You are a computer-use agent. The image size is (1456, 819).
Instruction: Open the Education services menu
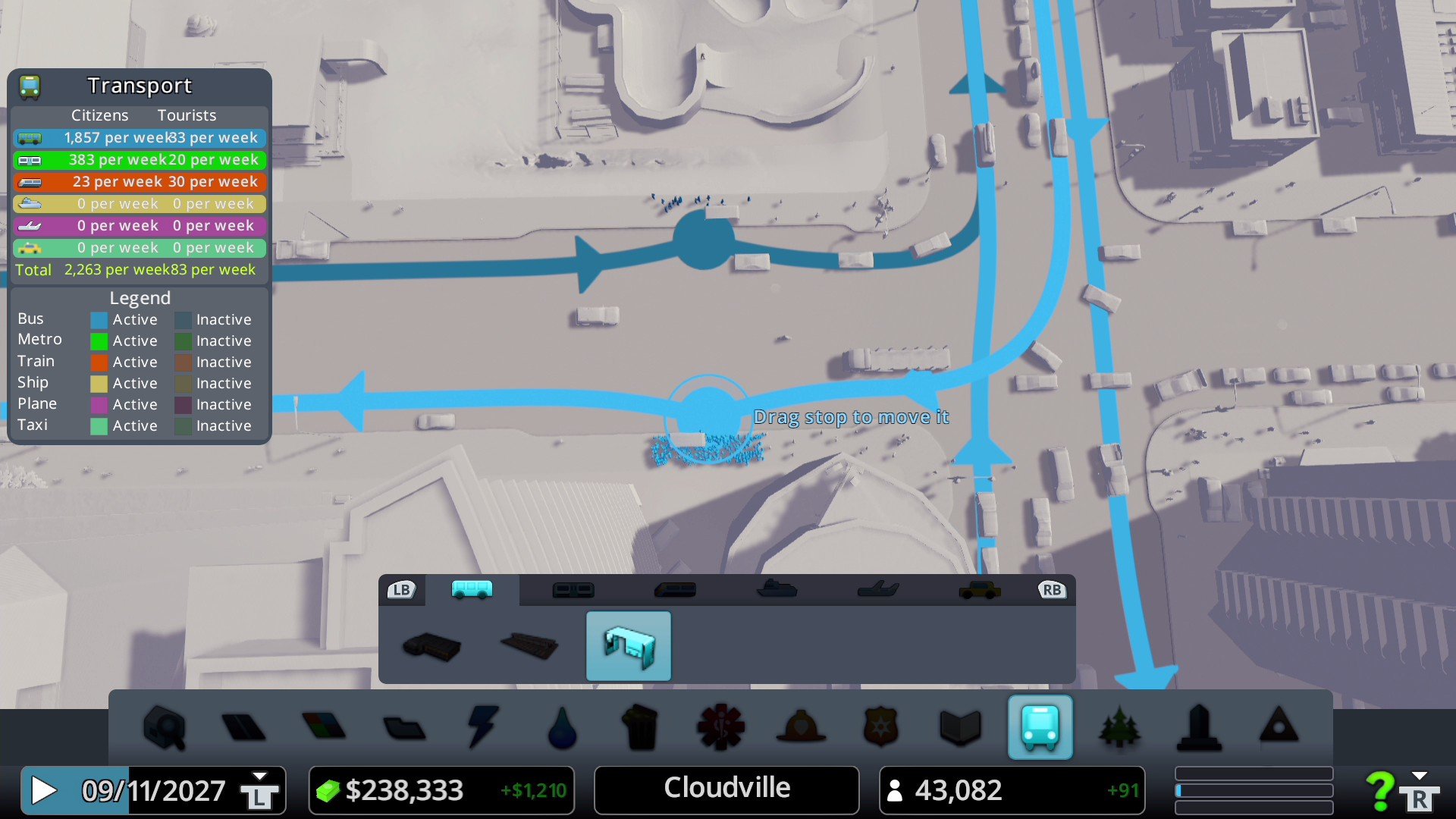tap(959, 727)
